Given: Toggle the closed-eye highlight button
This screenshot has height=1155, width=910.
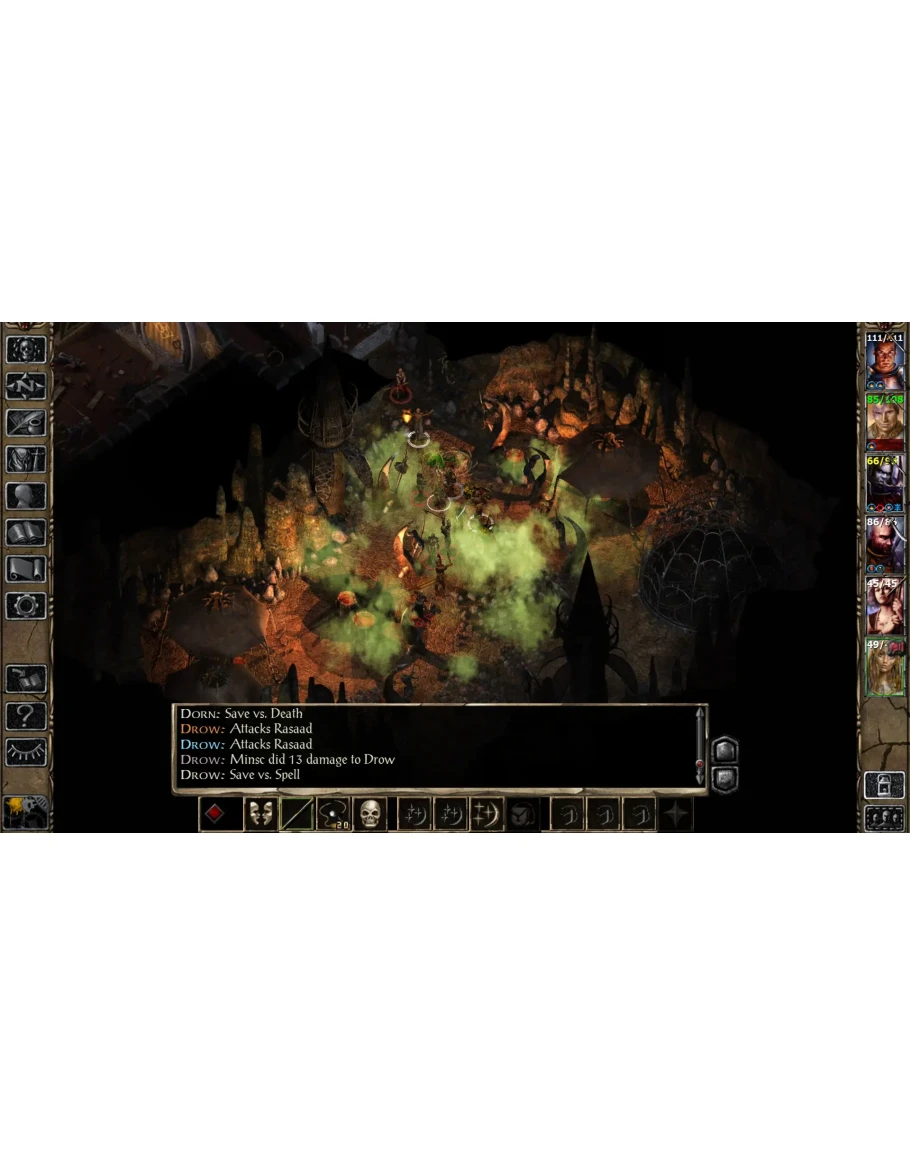Looking at the screenshot, I should [x=26, y=752].
